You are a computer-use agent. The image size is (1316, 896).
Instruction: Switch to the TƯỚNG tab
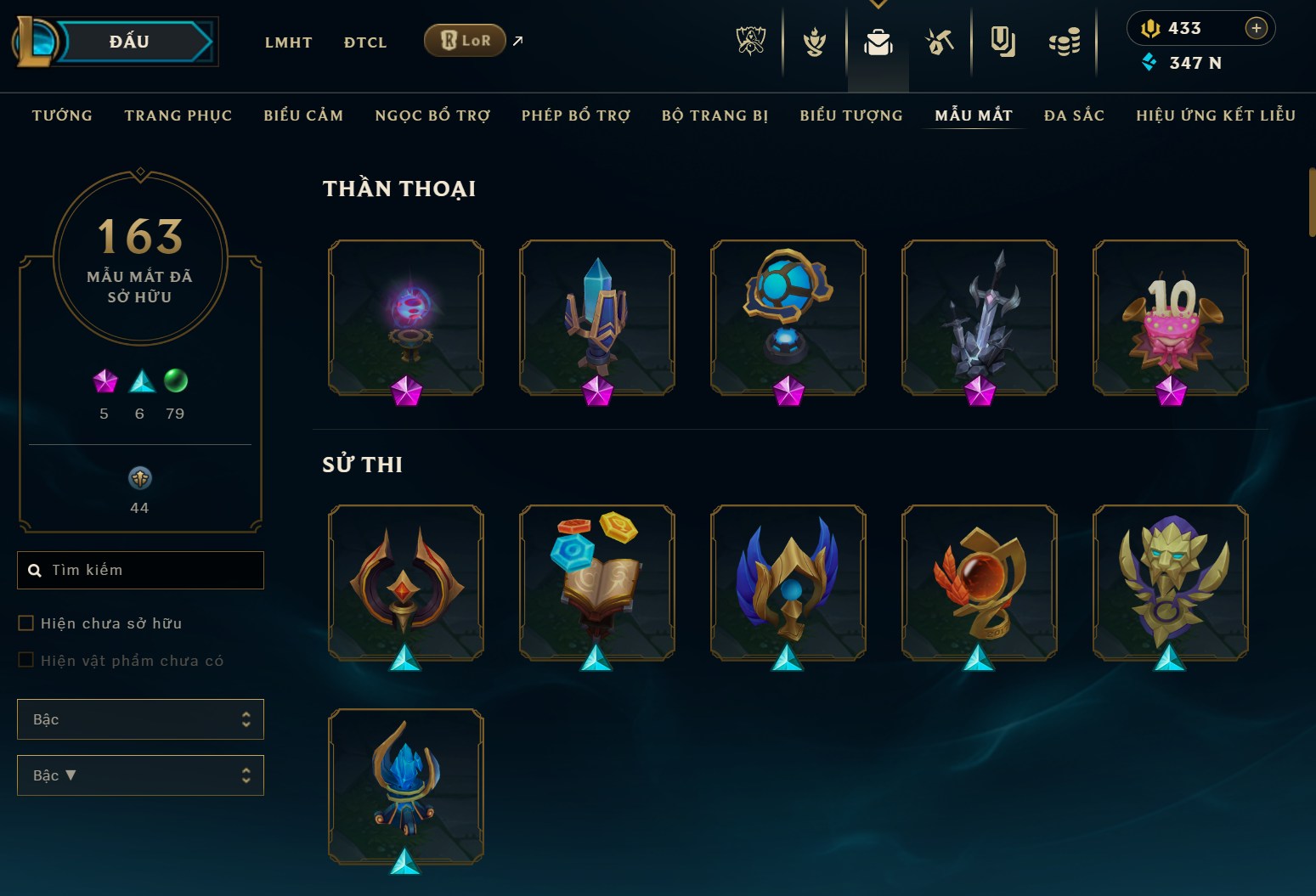tap(62, 116)
